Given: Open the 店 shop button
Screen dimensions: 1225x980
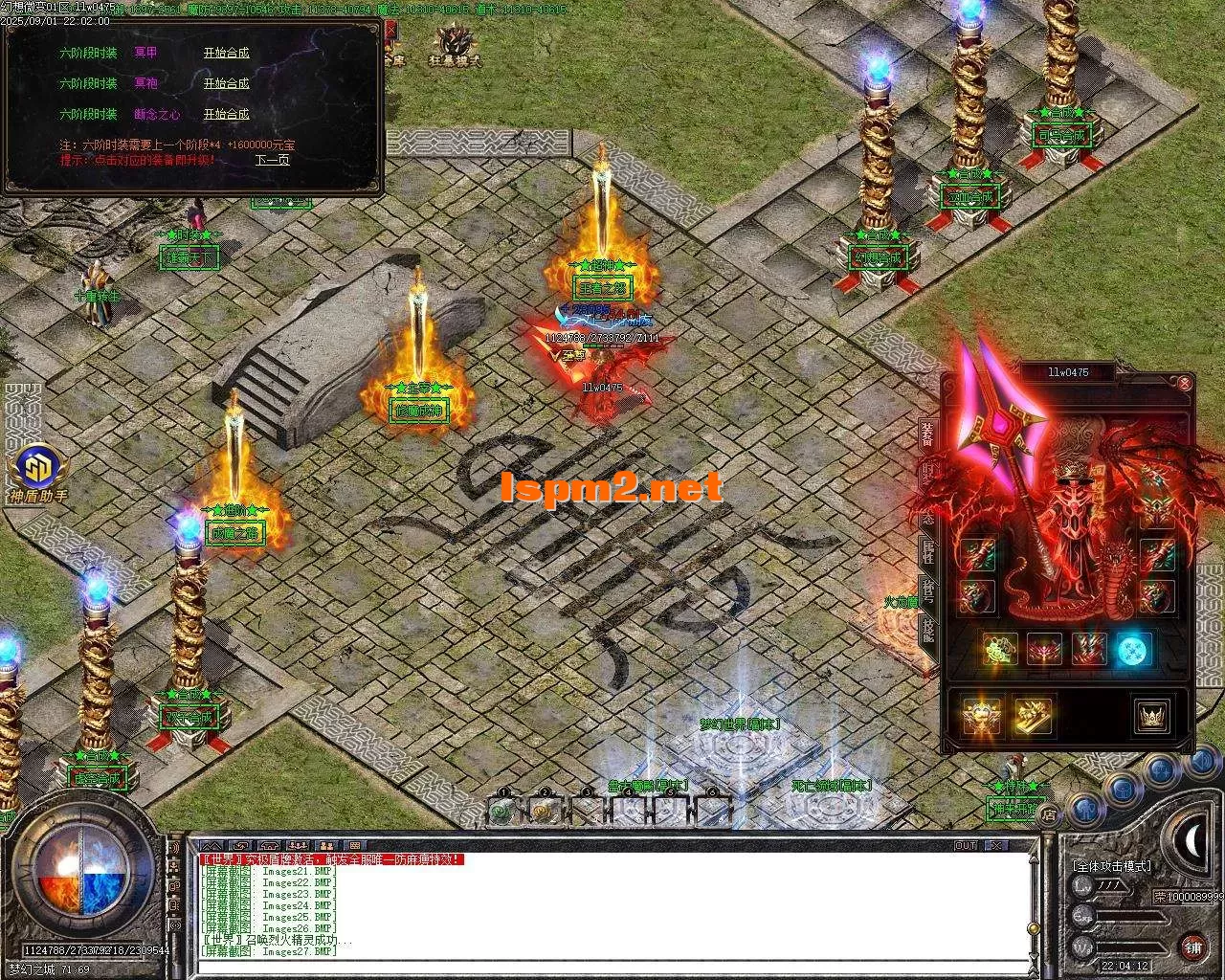Looking at the screenshot, I should 1049,816.
